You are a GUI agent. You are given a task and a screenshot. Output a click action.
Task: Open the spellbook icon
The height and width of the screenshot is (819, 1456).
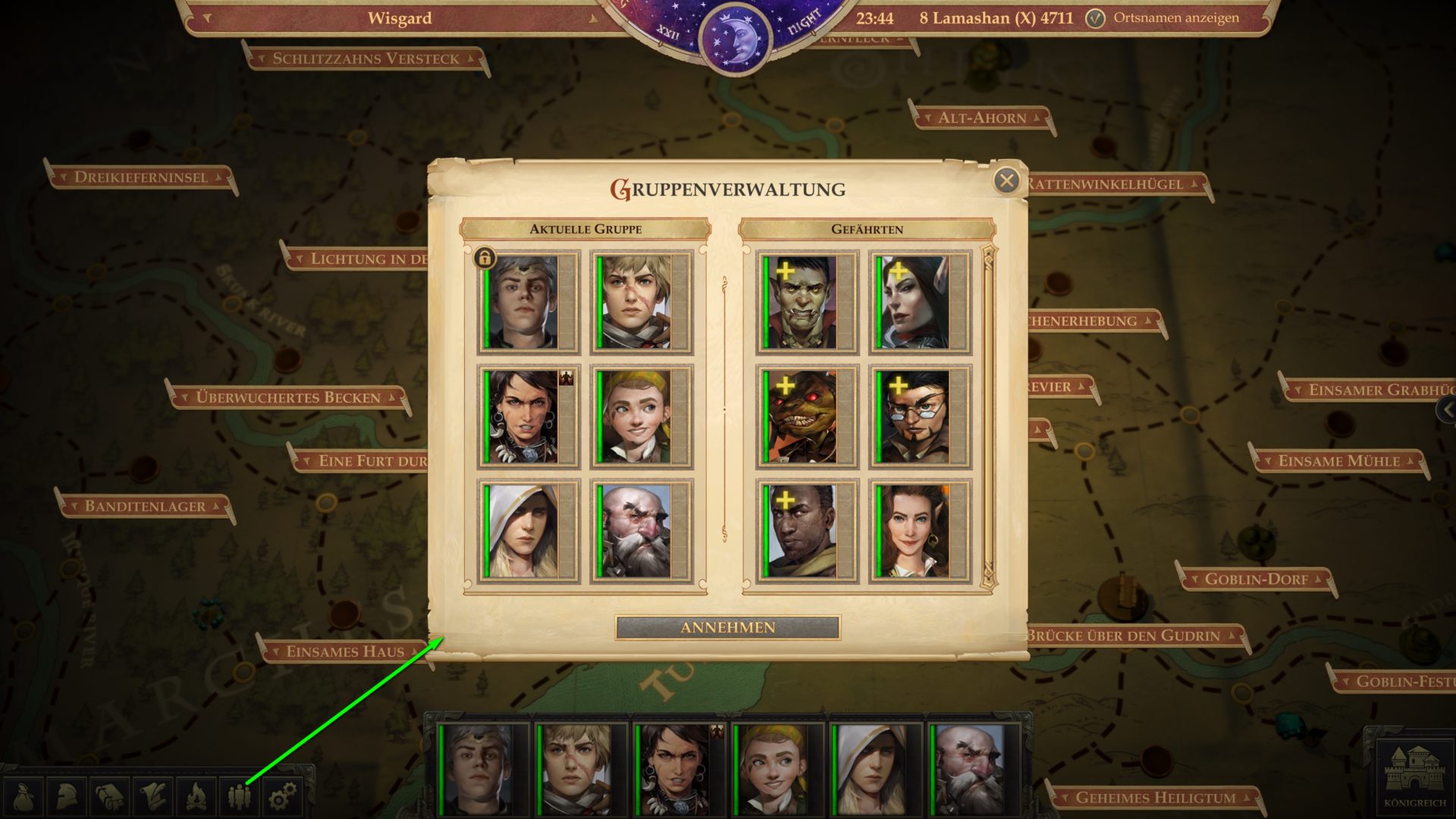point(108,795)
